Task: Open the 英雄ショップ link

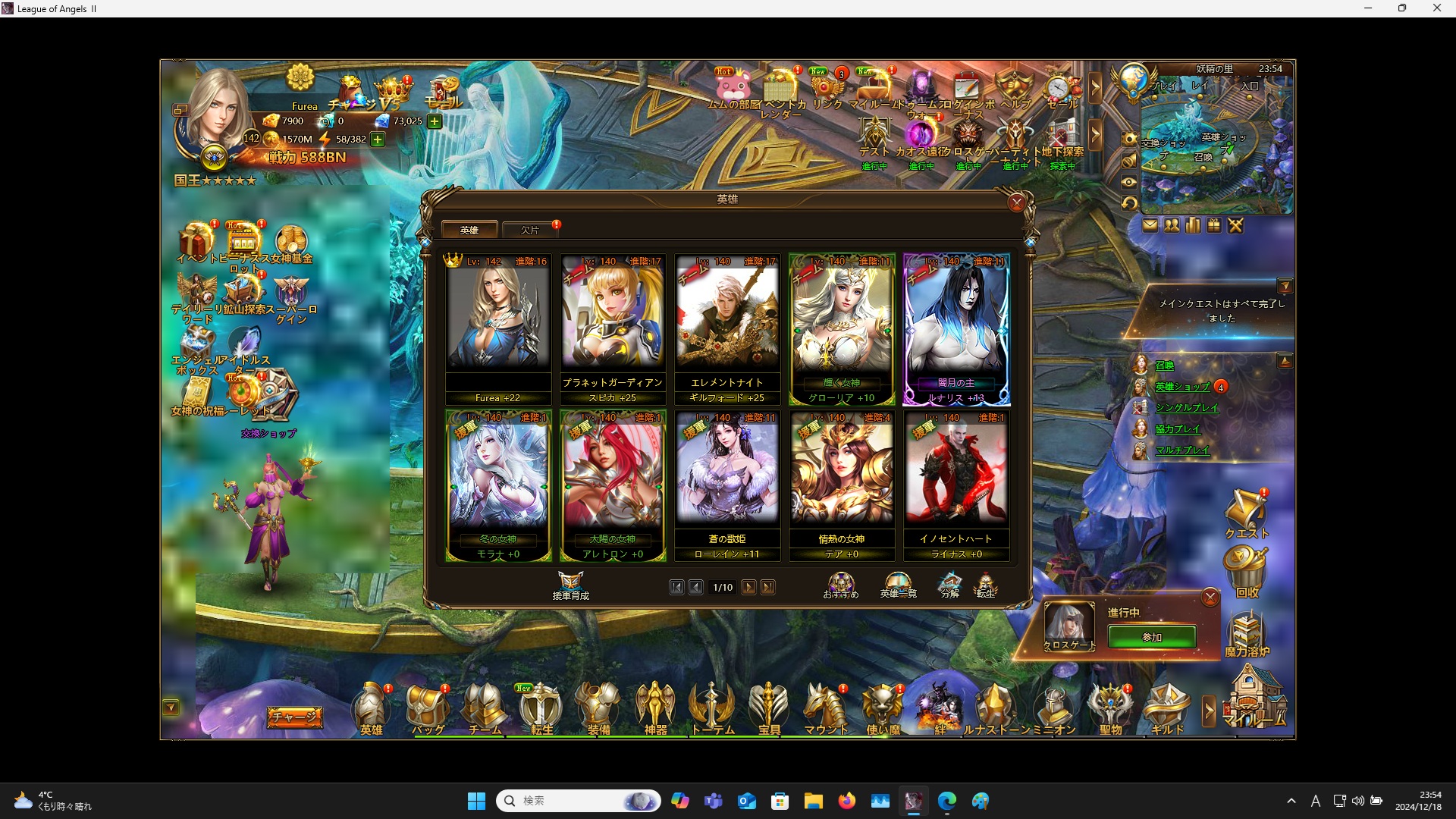Action: coord(1183,387)
